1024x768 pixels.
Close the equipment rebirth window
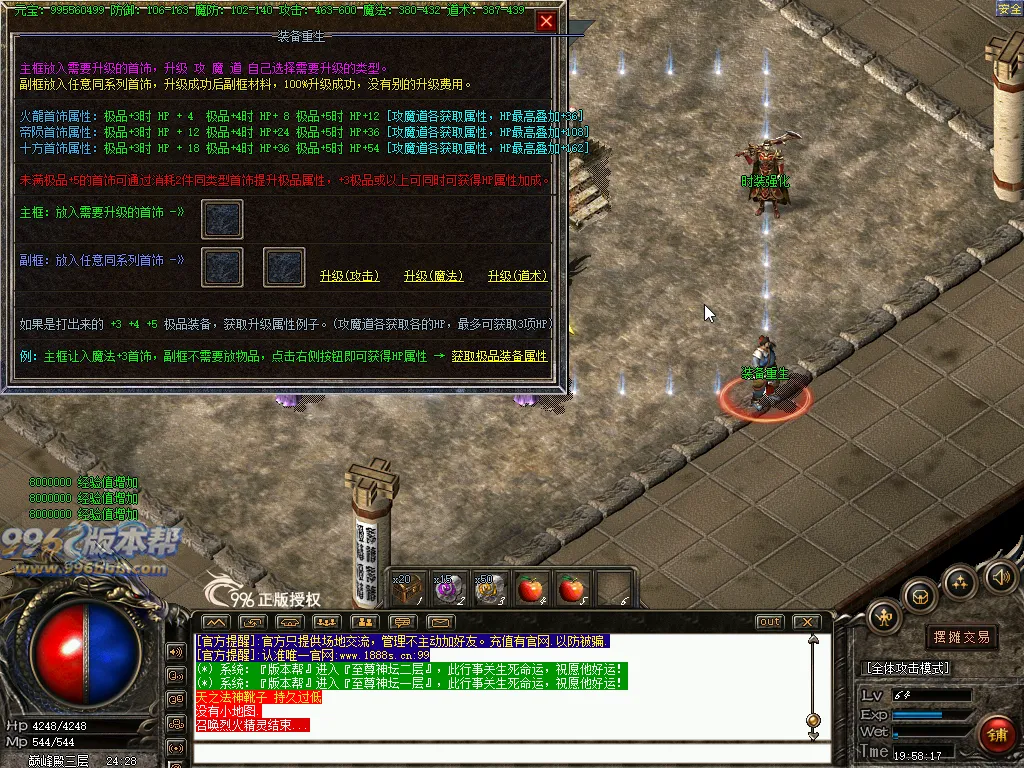(546, 21)
